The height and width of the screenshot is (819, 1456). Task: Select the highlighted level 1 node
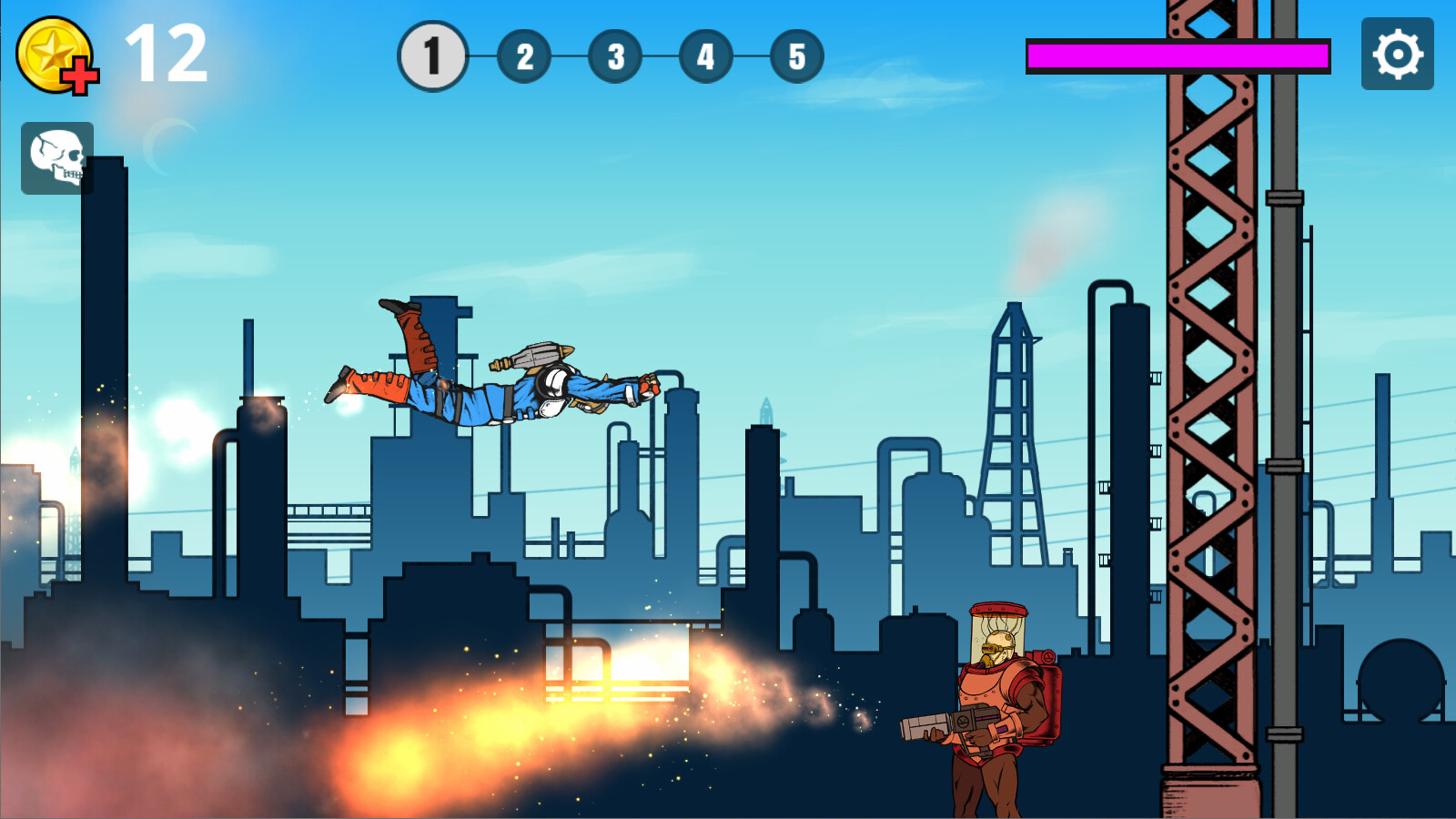pos(432,56)
